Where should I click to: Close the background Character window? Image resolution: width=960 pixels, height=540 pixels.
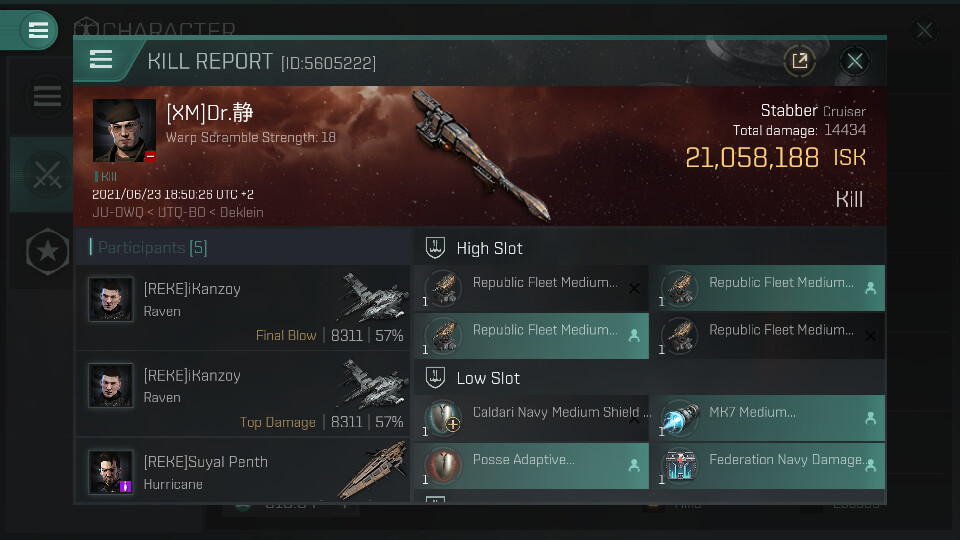(924, 31)
